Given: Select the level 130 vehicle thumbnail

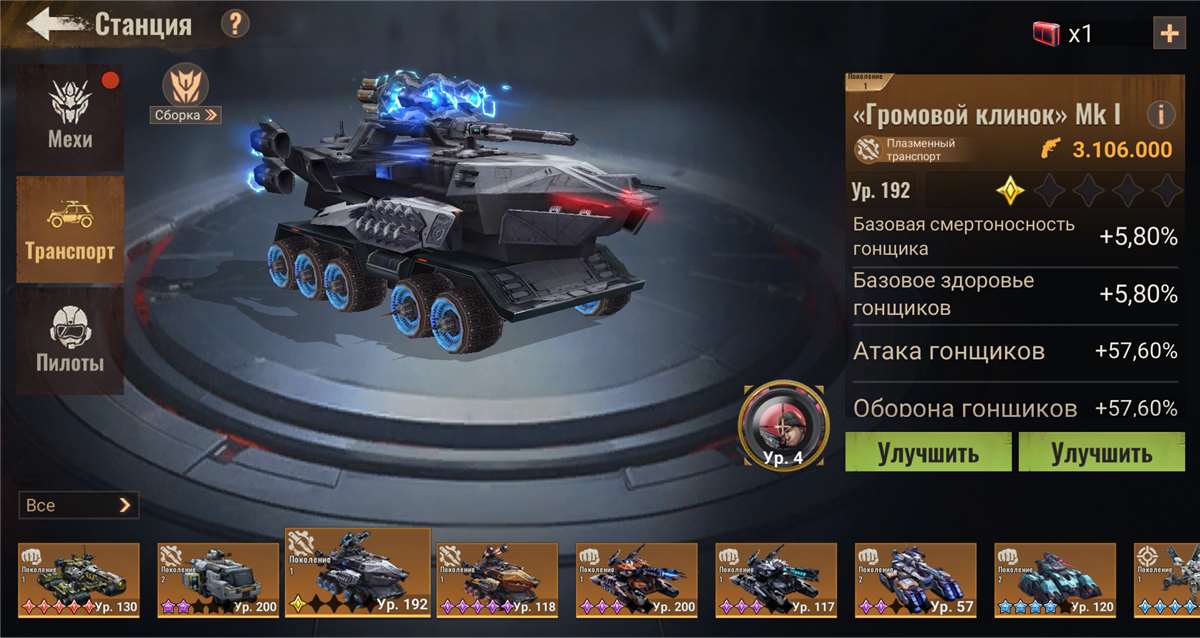Looking at the screenshot, I should point(79,580).
